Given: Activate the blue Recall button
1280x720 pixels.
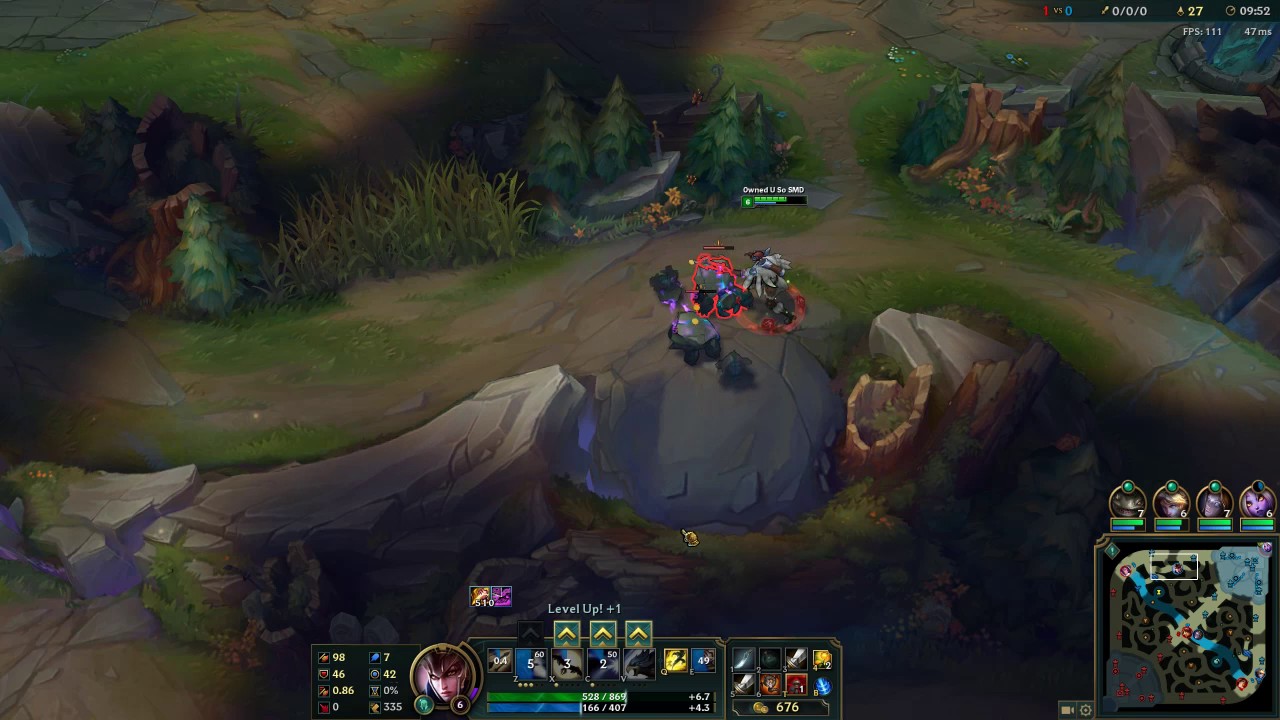Looking at the screenshot, I should click(x=823, y=686).
